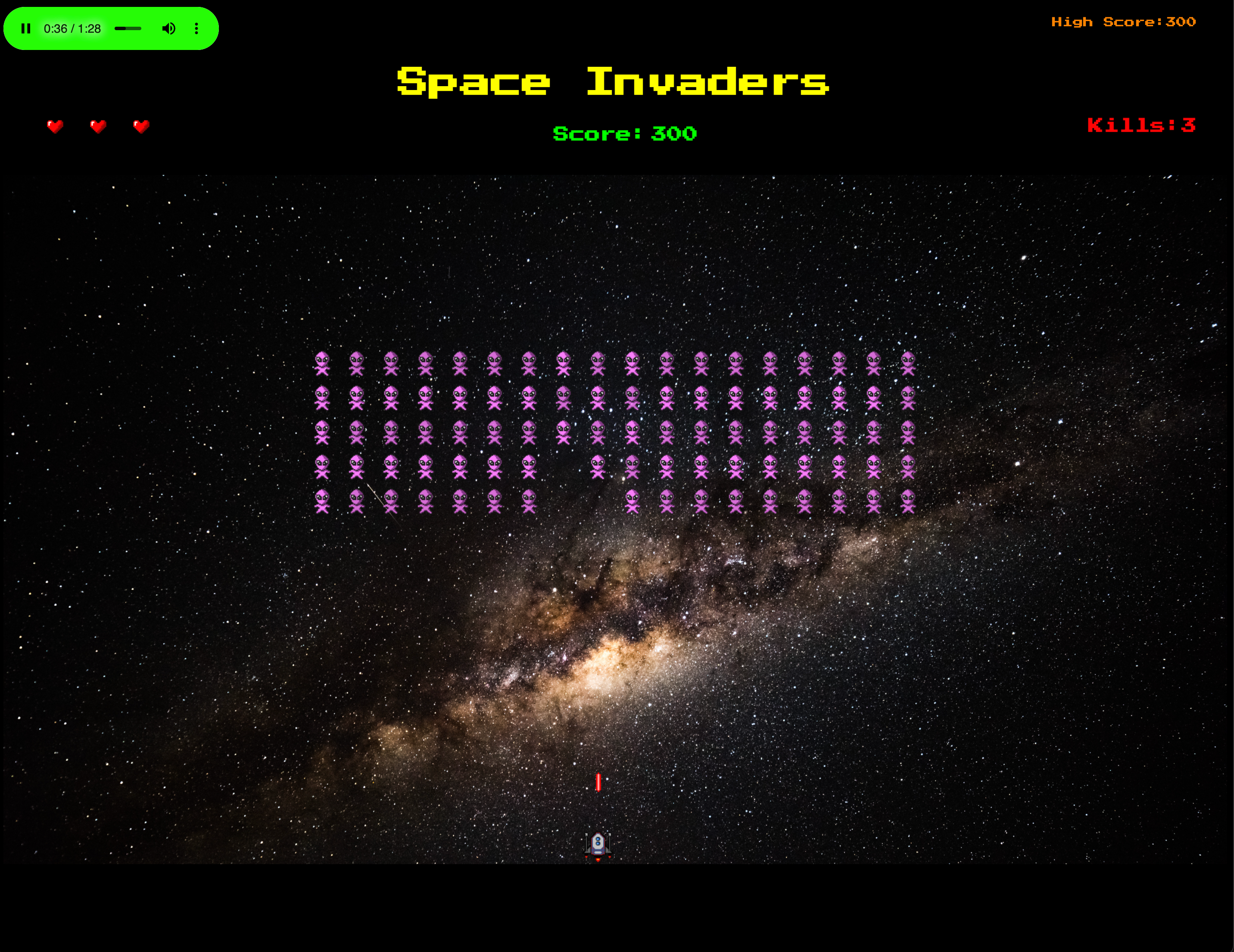Viewport: 1234px width, 952px height.
Task: Select the player spaceship at the bottom
Action: point(598,843)
